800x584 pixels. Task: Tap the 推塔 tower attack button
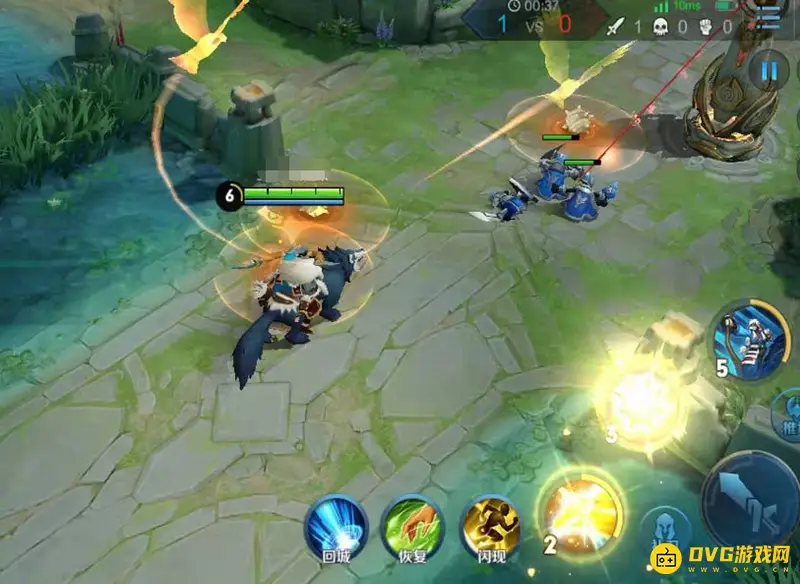pos(788,418)
